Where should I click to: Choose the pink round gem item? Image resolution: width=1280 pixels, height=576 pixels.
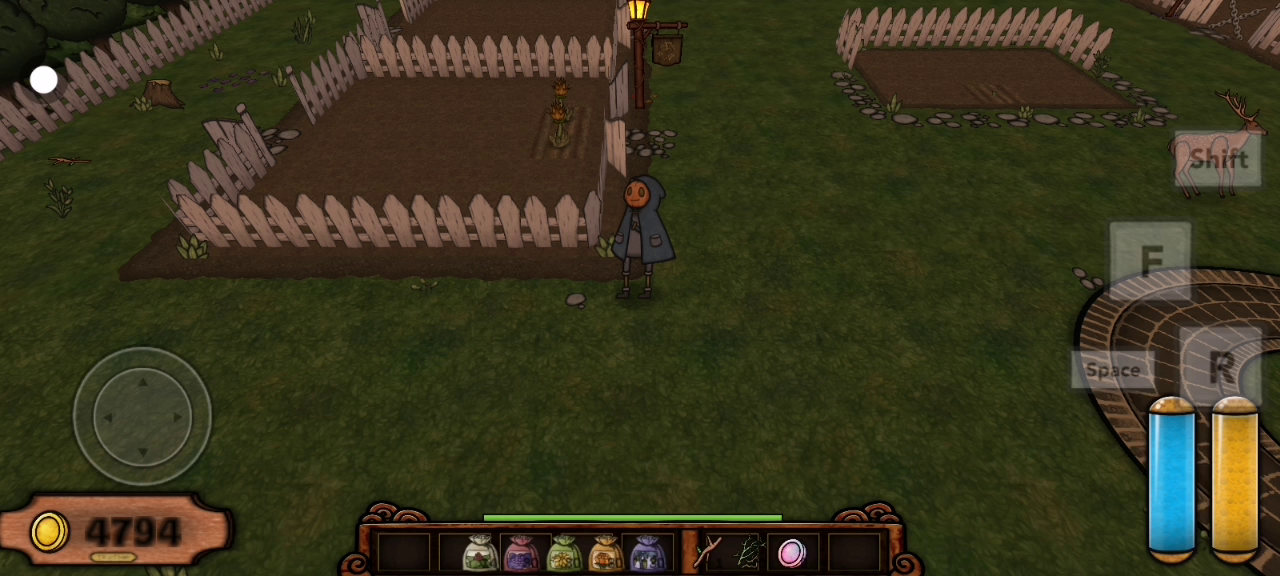pyautogui.click(x=791, y=552)
